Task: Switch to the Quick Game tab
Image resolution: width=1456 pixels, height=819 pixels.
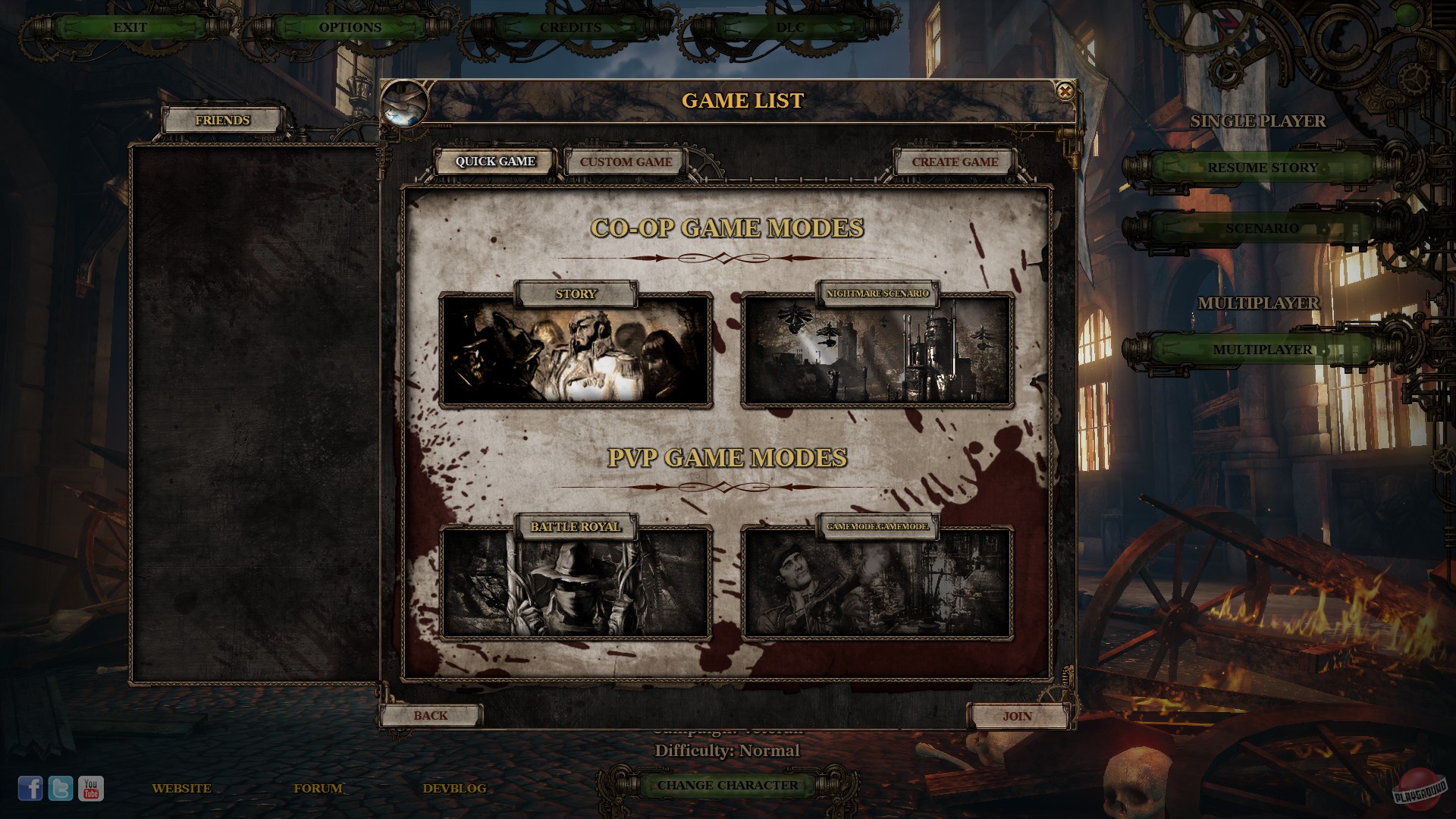Action: click(x=495, y=162)
